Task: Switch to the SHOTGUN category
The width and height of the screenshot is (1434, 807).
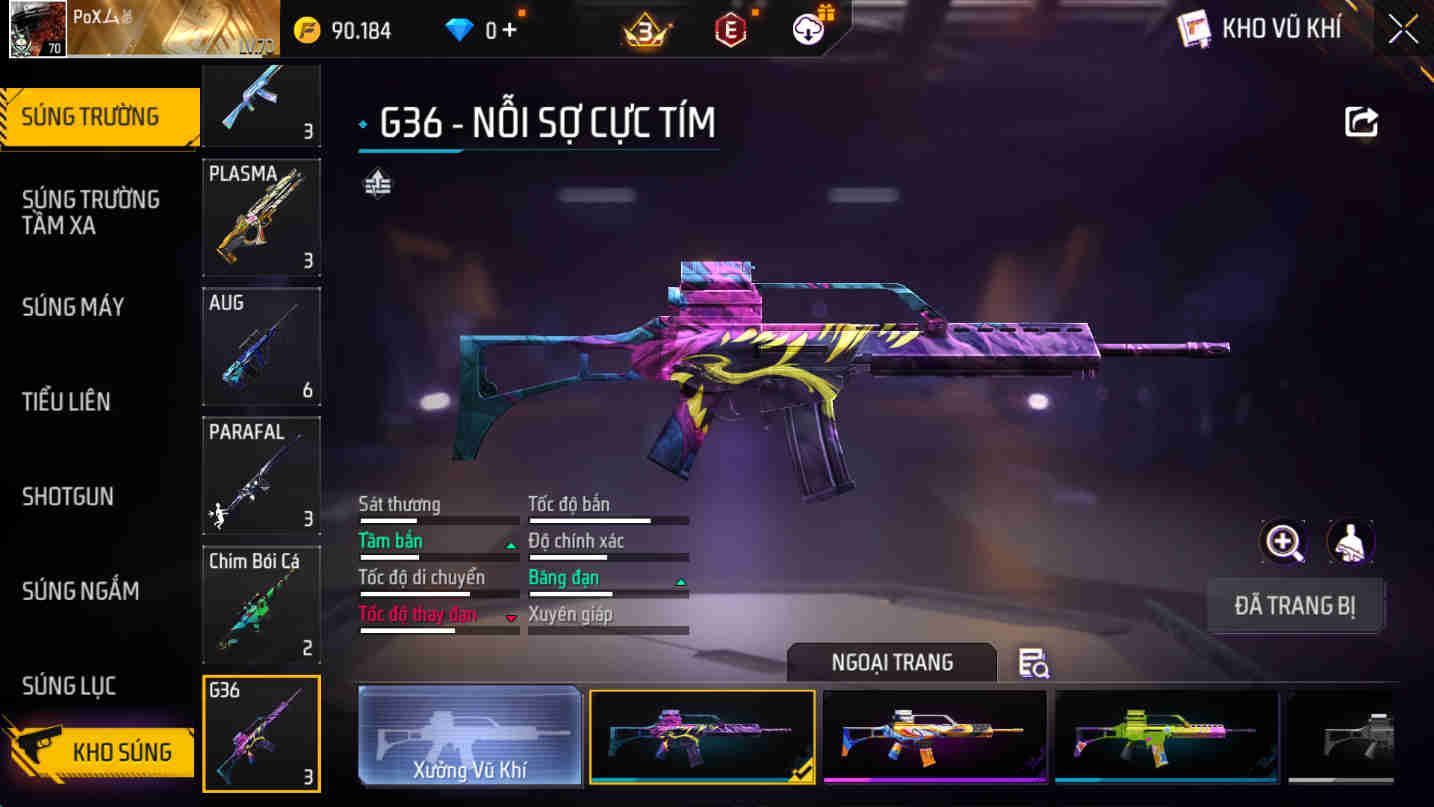Action: [x=68, y=497]
